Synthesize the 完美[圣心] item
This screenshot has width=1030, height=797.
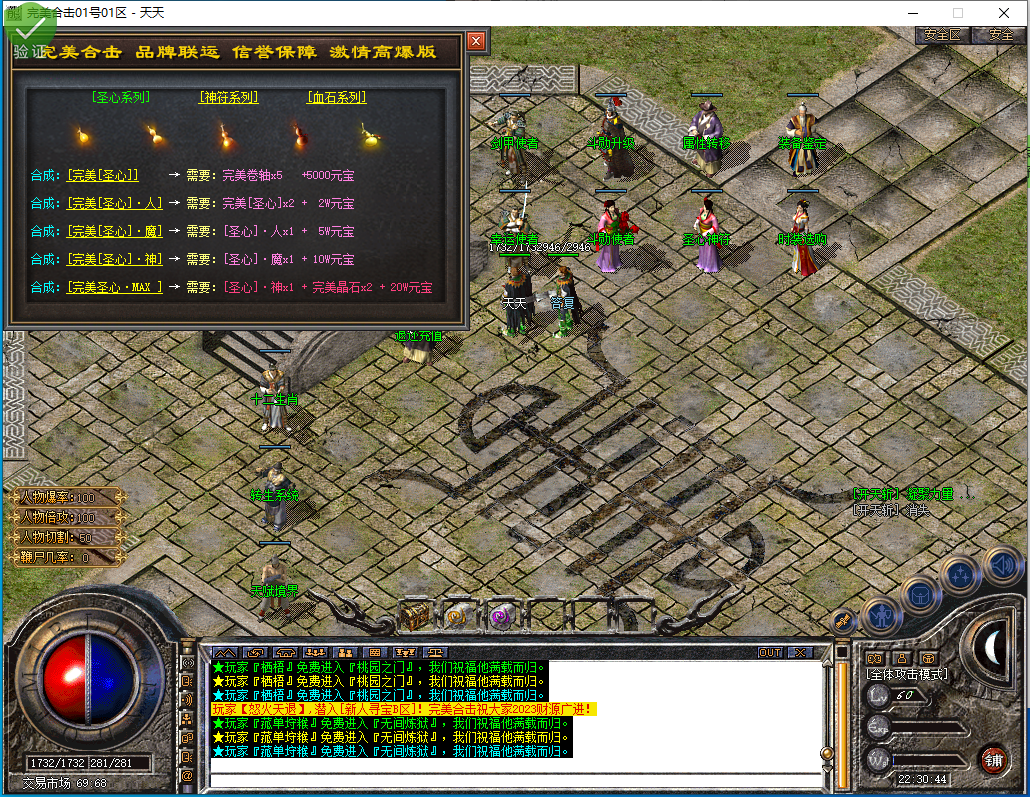pyautogui.click(x=103, y=175)
